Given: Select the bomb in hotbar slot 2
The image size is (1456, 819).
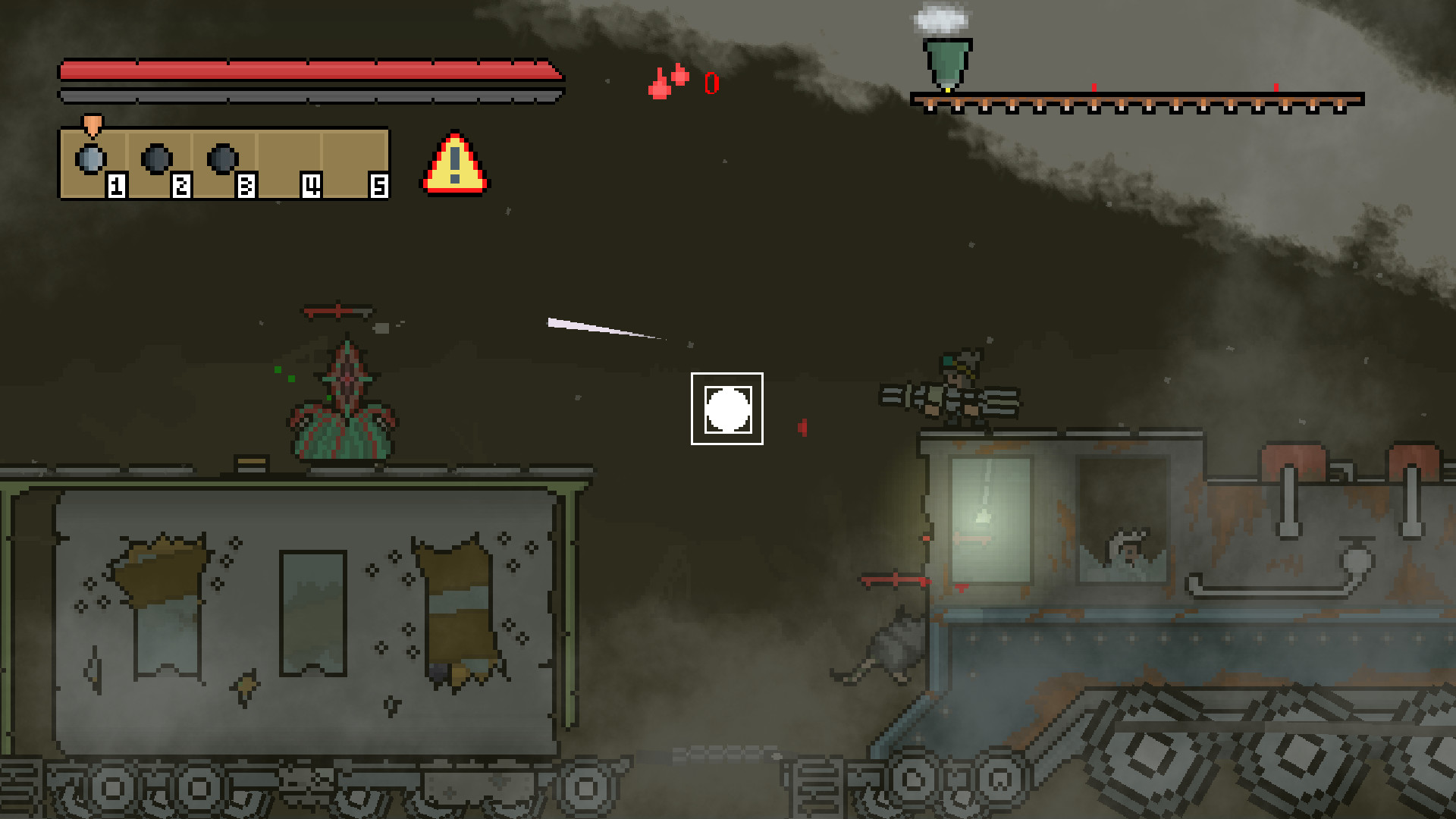Looking at the screenshot, I should [155, 157].
